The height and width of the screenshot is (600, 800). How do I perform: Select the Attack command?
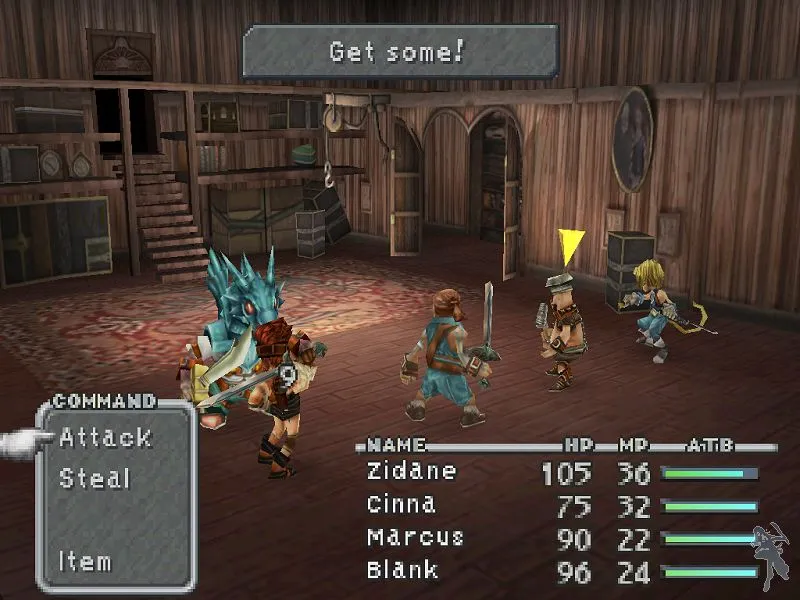(105, 437)
